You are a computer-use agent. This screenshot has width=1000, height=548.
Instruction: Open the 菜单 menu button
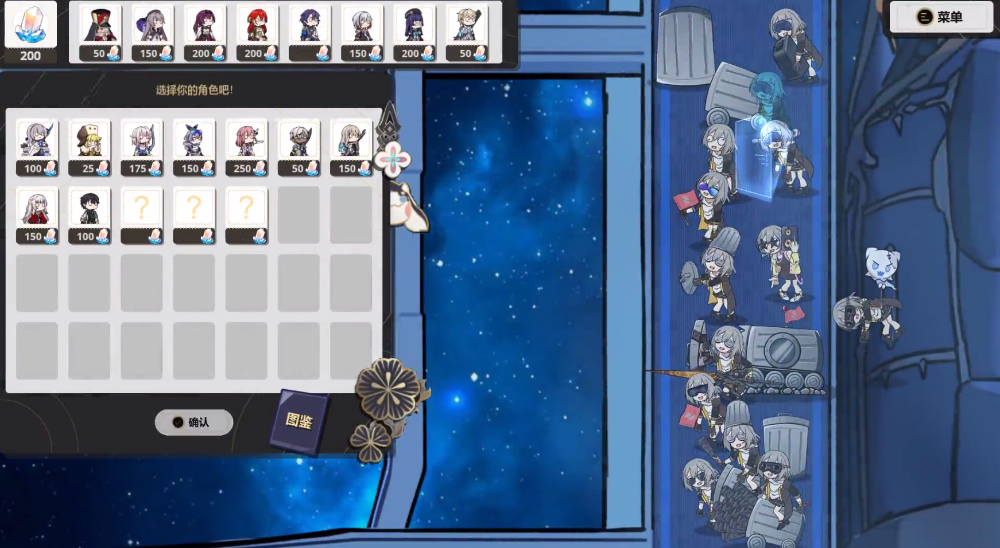point(940,17)
